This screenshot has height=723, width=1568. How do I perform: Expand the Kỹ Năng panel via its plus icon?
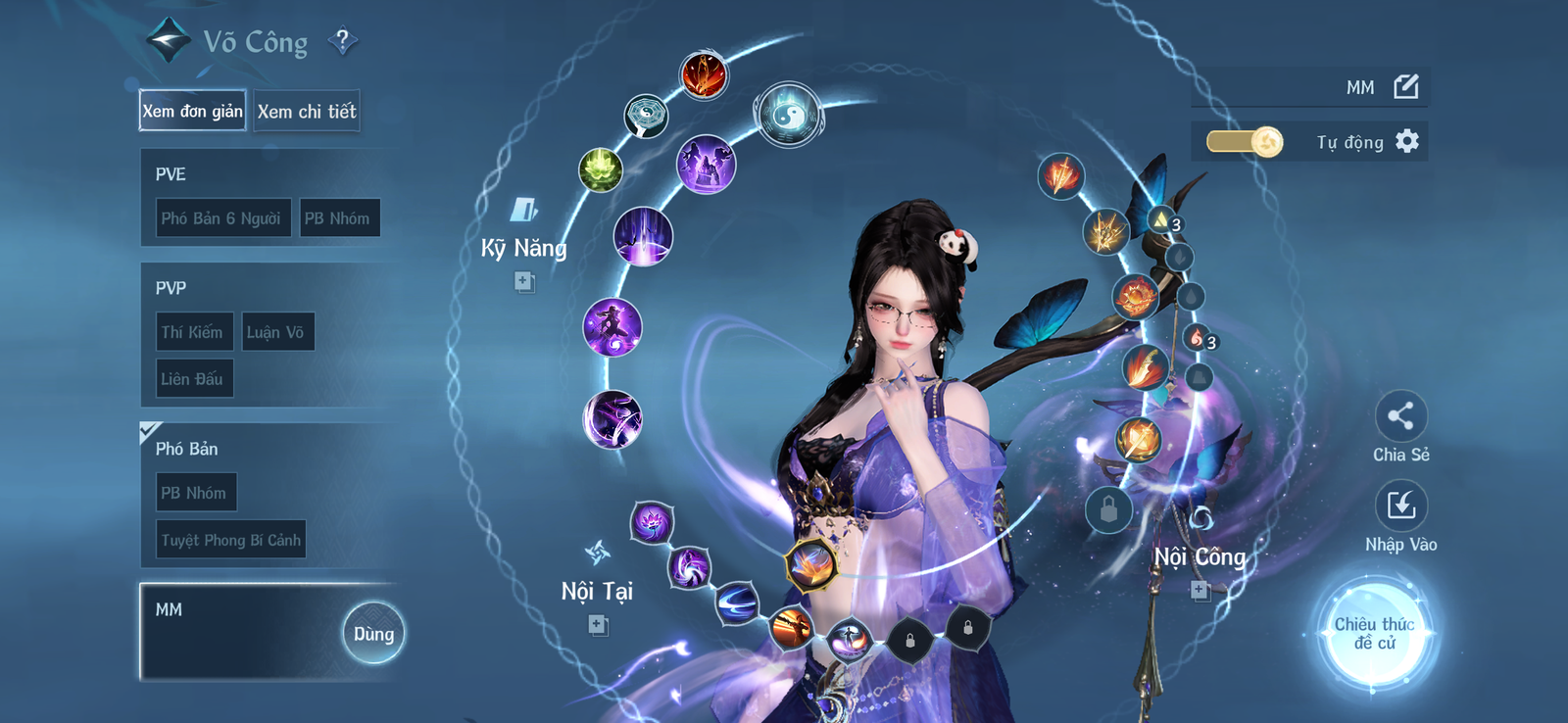[522, 283]
